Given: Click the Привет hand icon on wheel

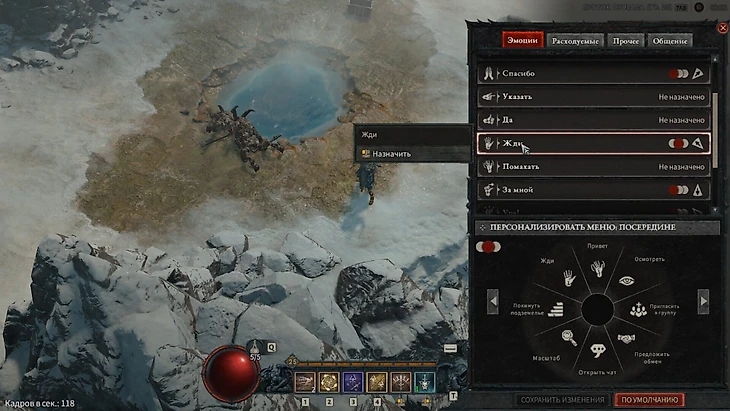Looking at the screenshot, I should pyautogui.click(x=598, y=268).
